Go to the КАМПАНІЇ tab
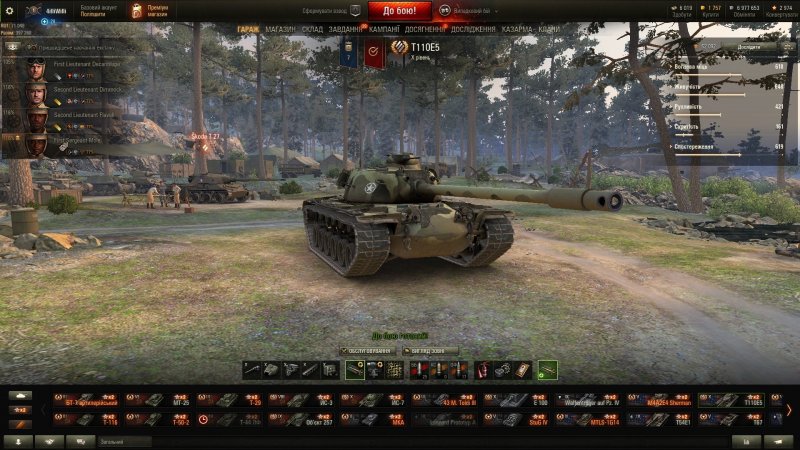The image size is (800, 450). (x=384, y=30)
